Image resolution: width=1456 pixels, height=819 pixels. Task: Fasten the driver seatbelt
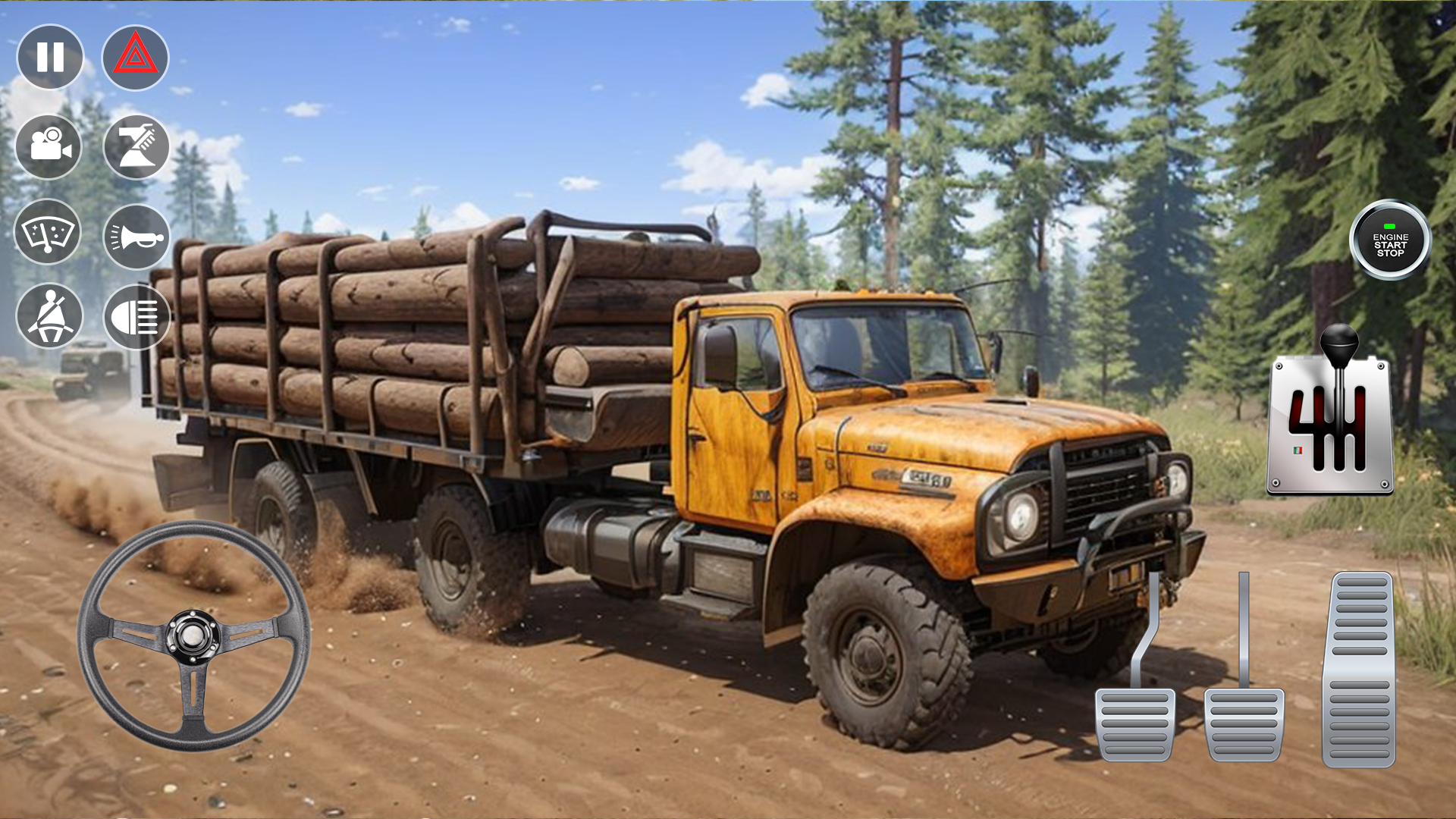tap(49, 317)
